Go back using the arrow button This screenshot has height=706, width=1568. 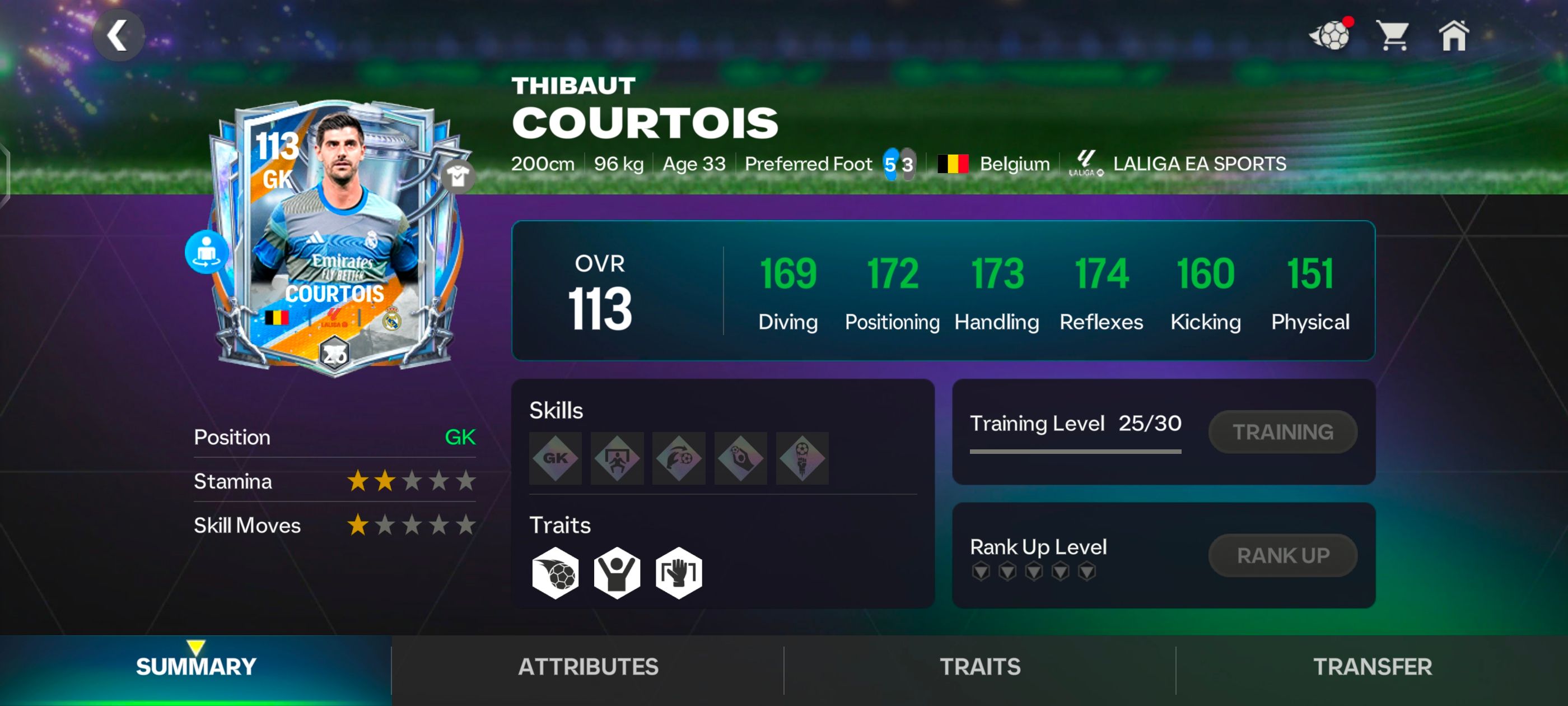118,35
